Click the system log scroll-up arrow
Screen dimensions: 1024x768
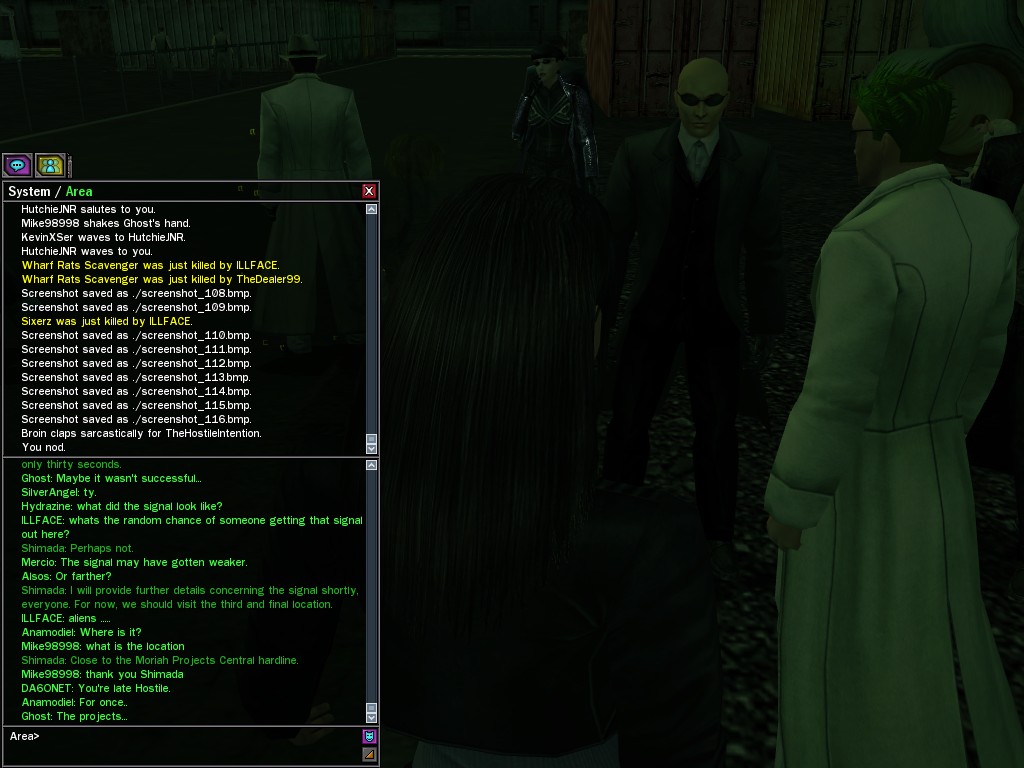[x=372, y=209]
